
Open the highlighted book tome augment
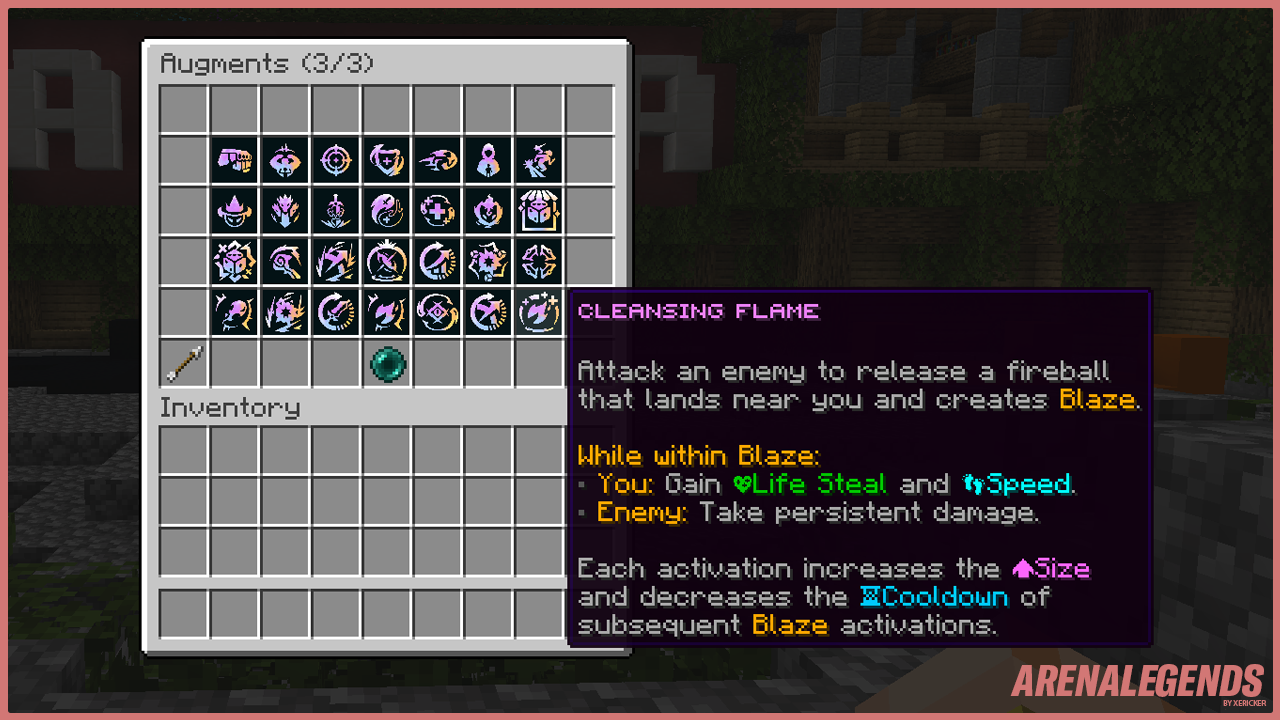coord(539,210)
